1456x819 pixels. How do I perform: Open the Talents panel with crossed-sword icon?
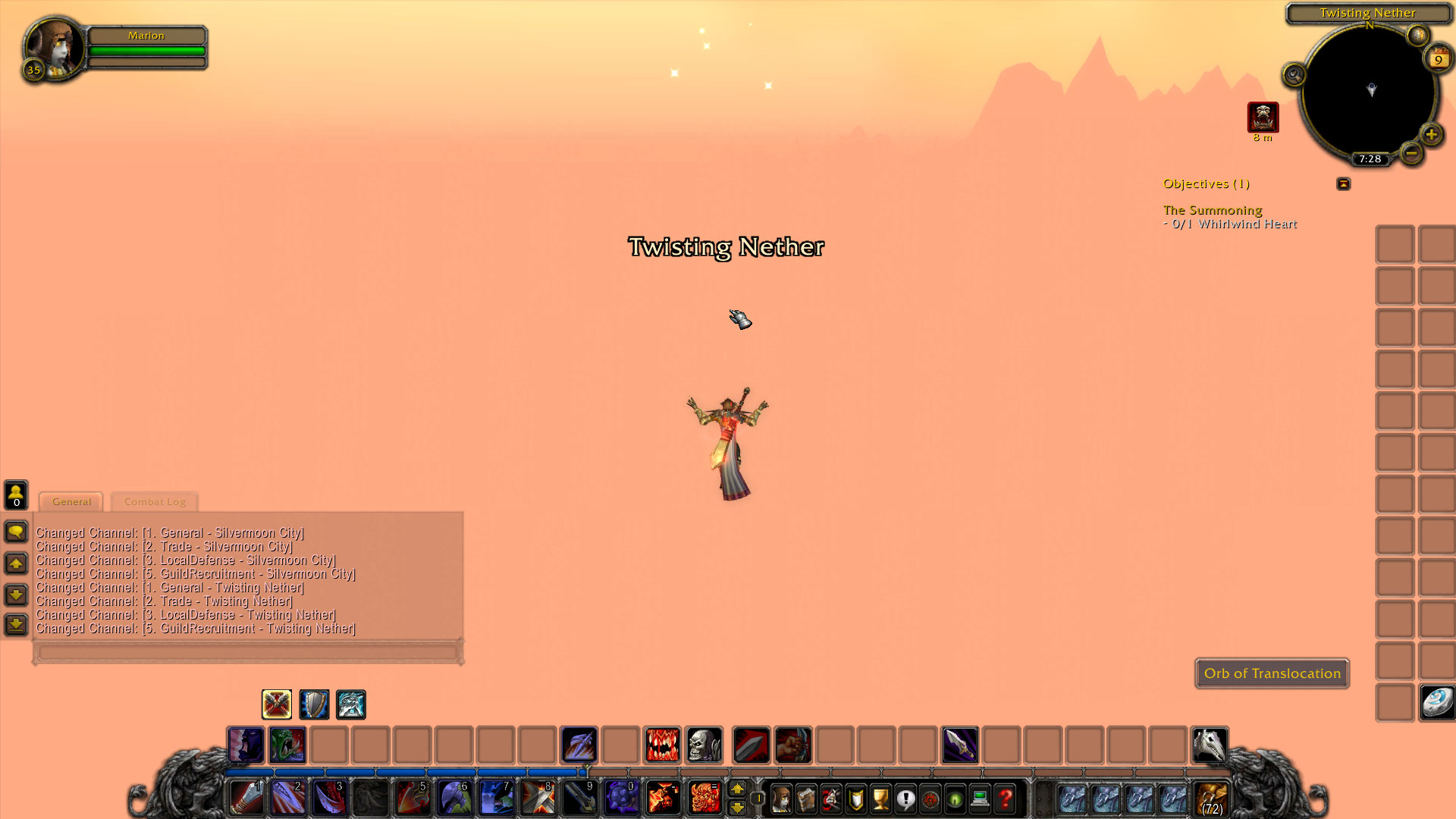pos(831,799)
